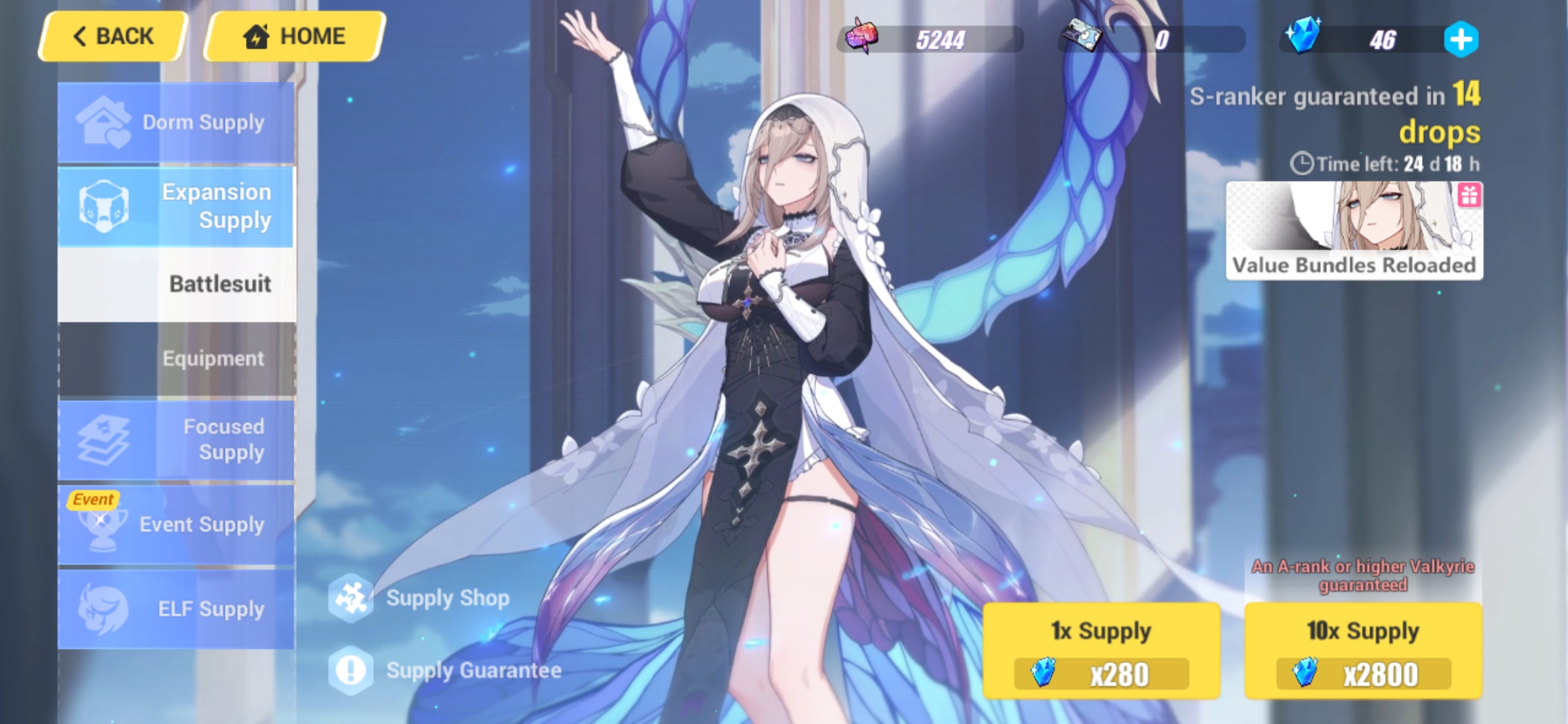Viewport: 1568px width, 724px height.
Task: Select the Event Supply trophy icon
Action: [99, 525]
